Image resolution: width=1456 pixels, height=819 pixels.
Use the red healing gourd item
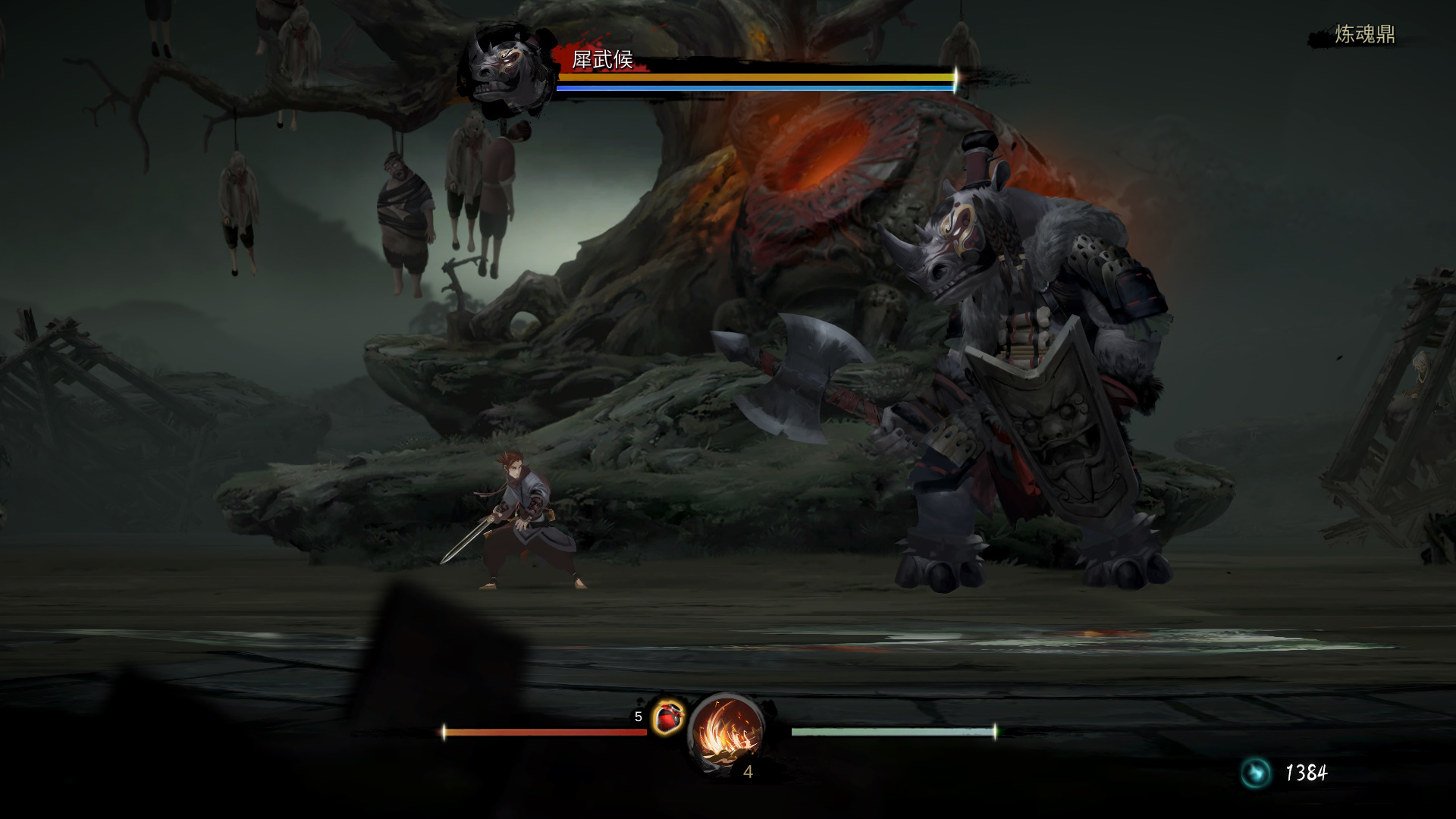667,717
